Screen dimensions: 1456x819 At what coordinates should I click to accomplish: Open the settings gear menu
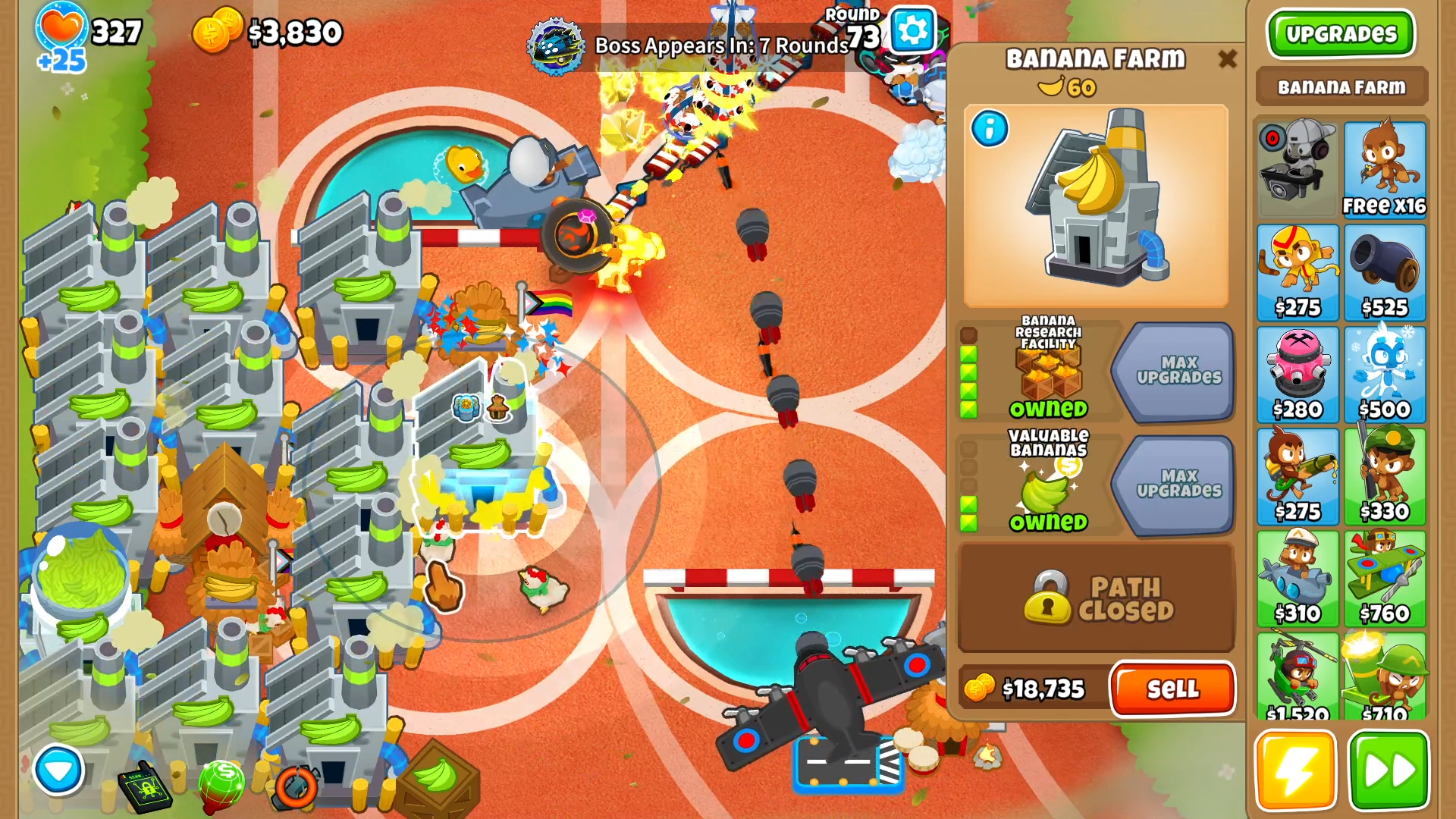912,30
